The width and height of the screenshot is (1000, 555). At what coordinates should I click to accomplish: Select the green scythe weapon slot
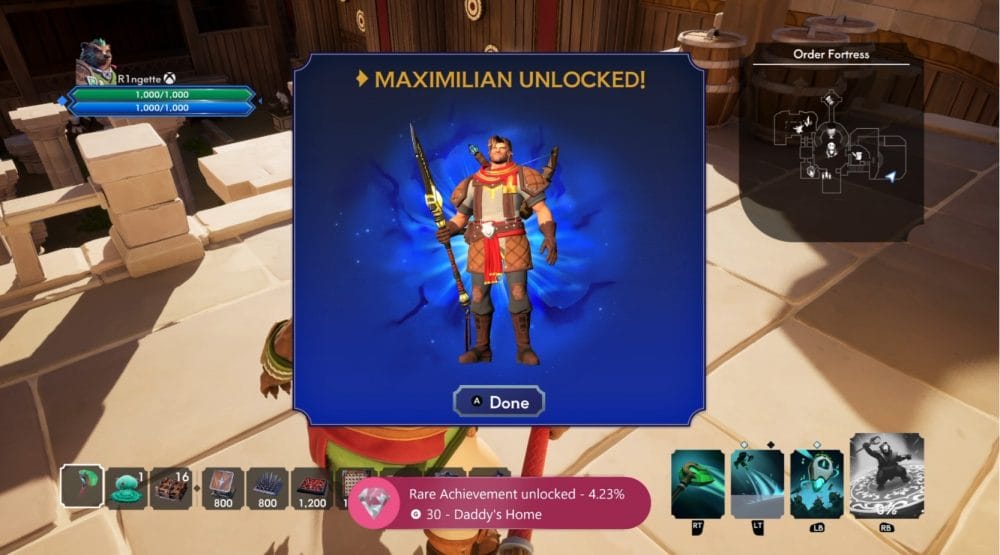[81, 485]
